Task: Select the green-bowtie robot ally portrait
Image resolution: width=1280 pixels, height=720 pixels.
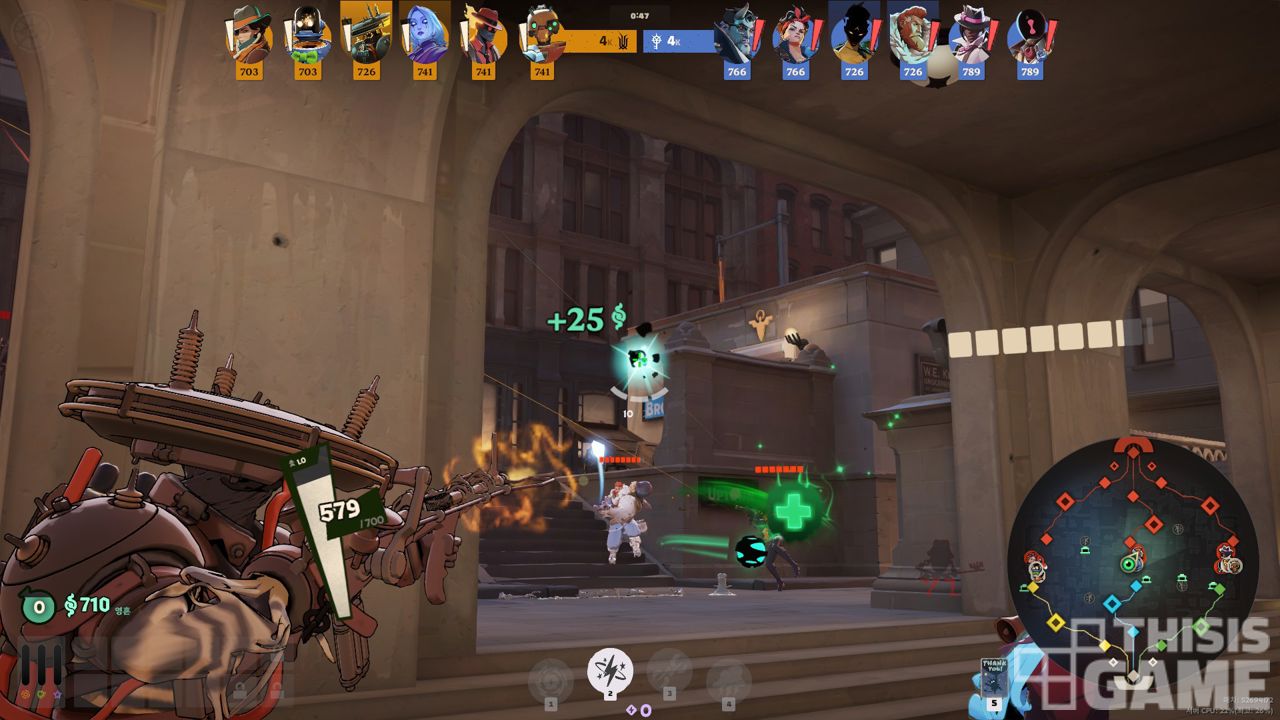Action: point(307,35)
